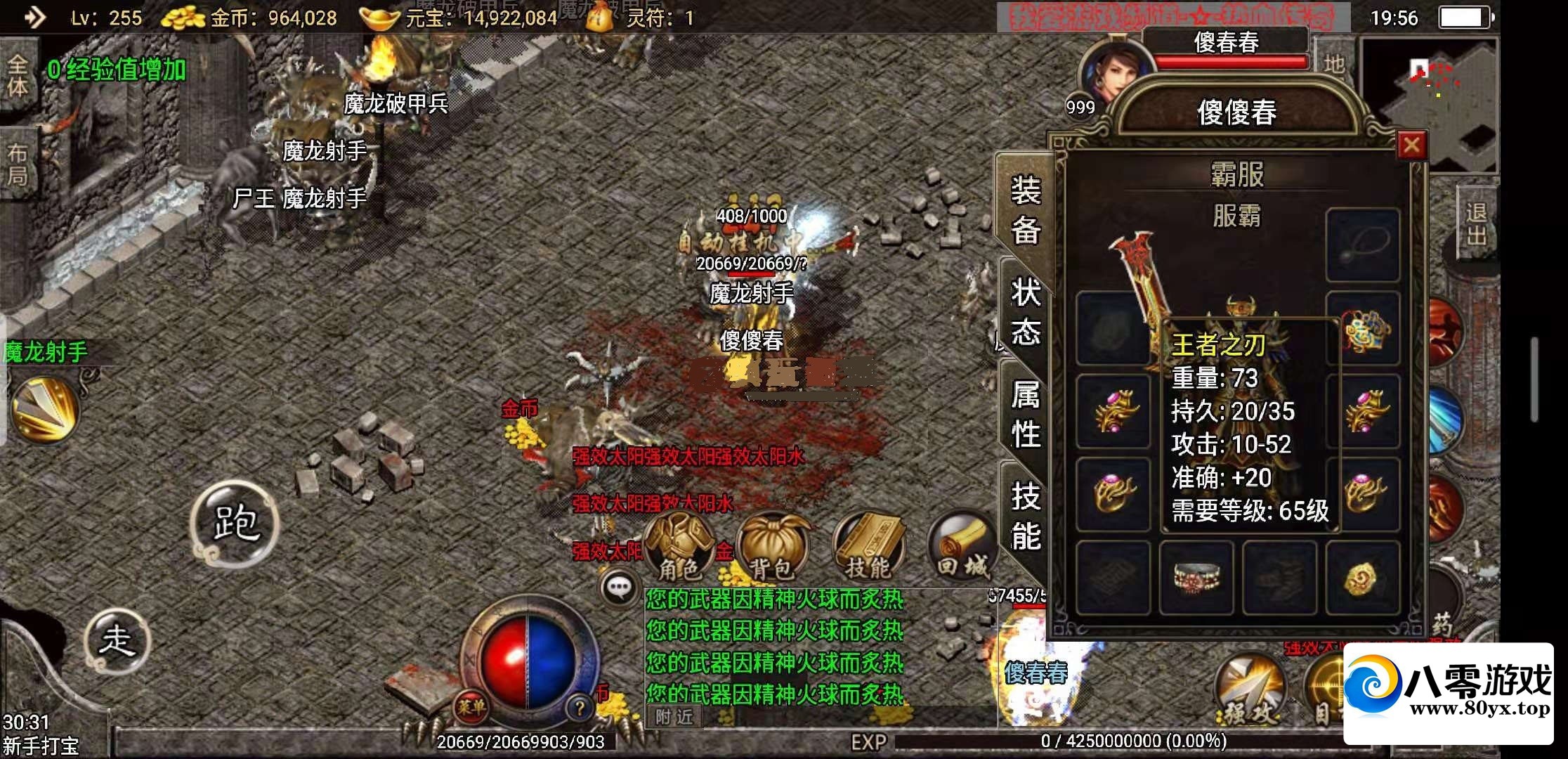1568x759 pixels.
Task: Select the belt equipment slot
Action: point(1196,578)
